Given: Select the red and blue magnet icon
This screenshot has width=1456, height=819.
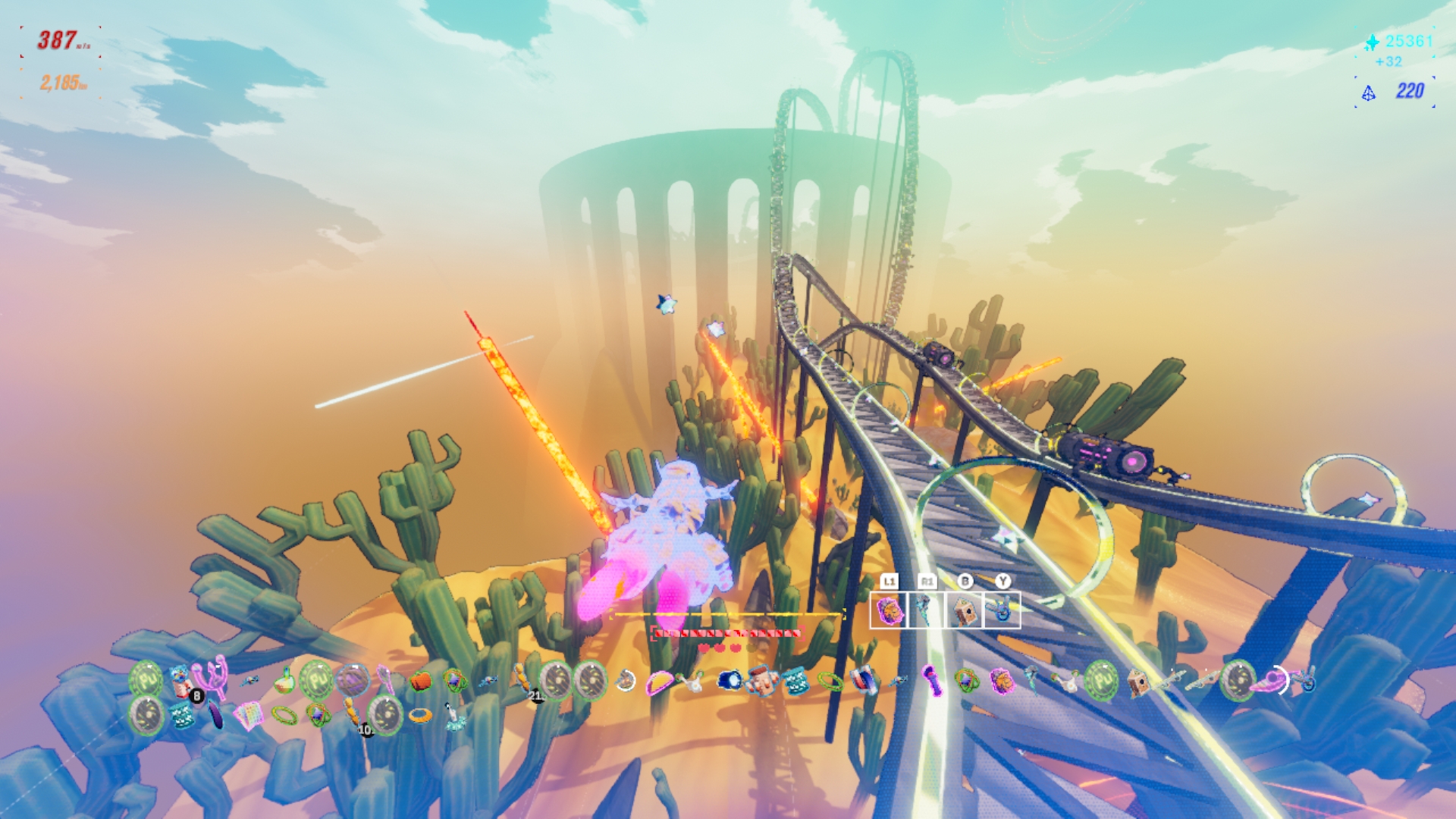Looking at the screenshot, I should pyautogui.click(x=863, y=680).
